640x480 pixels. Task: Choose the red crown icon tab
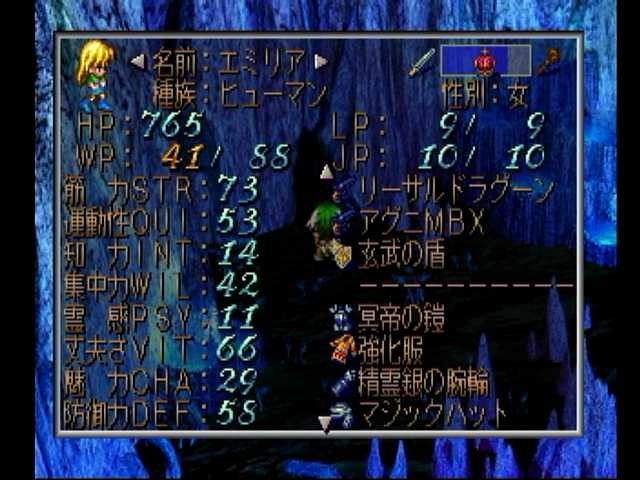(x=484, y=61)
